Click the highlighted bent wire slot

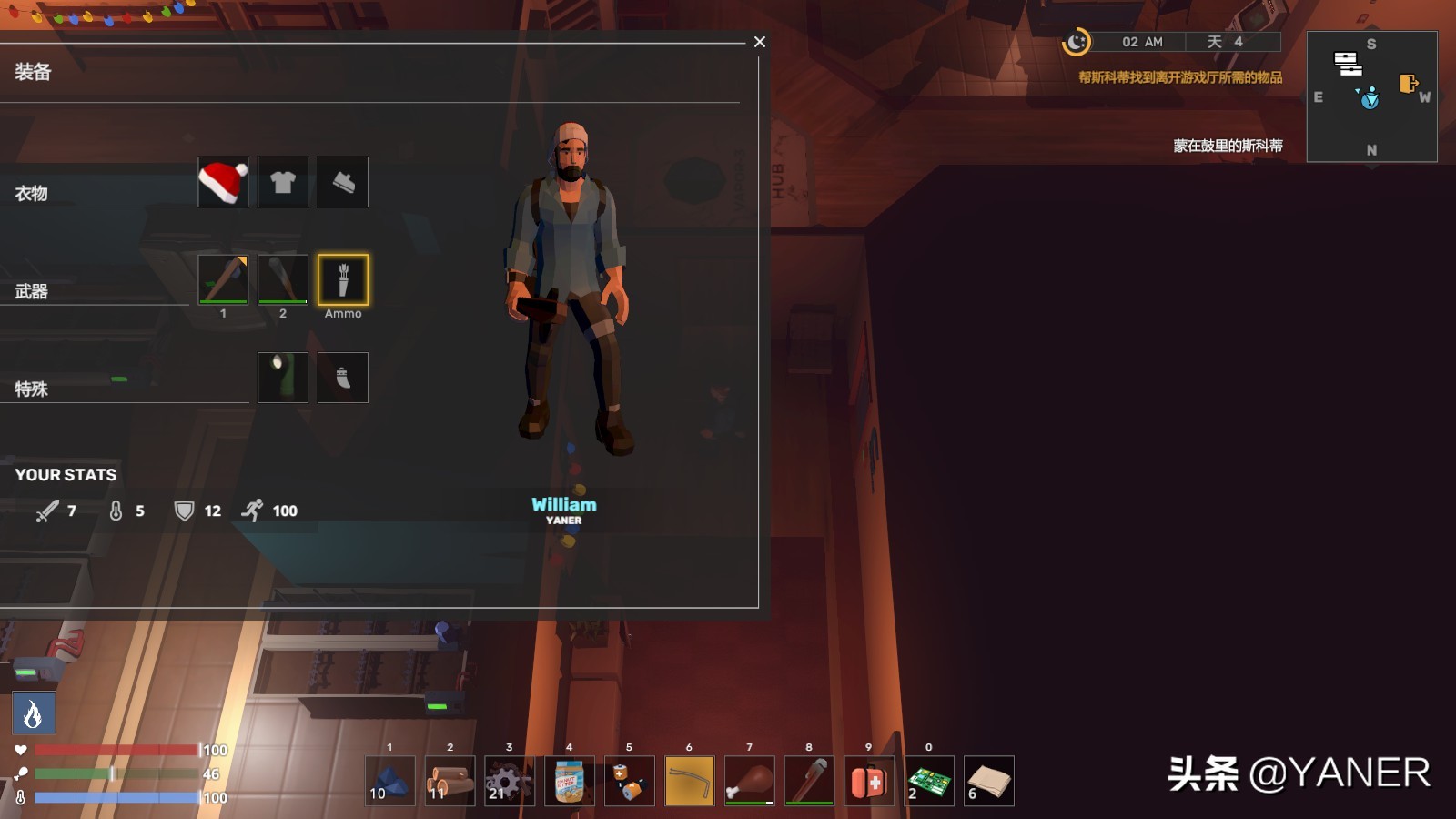click(690, 781)
